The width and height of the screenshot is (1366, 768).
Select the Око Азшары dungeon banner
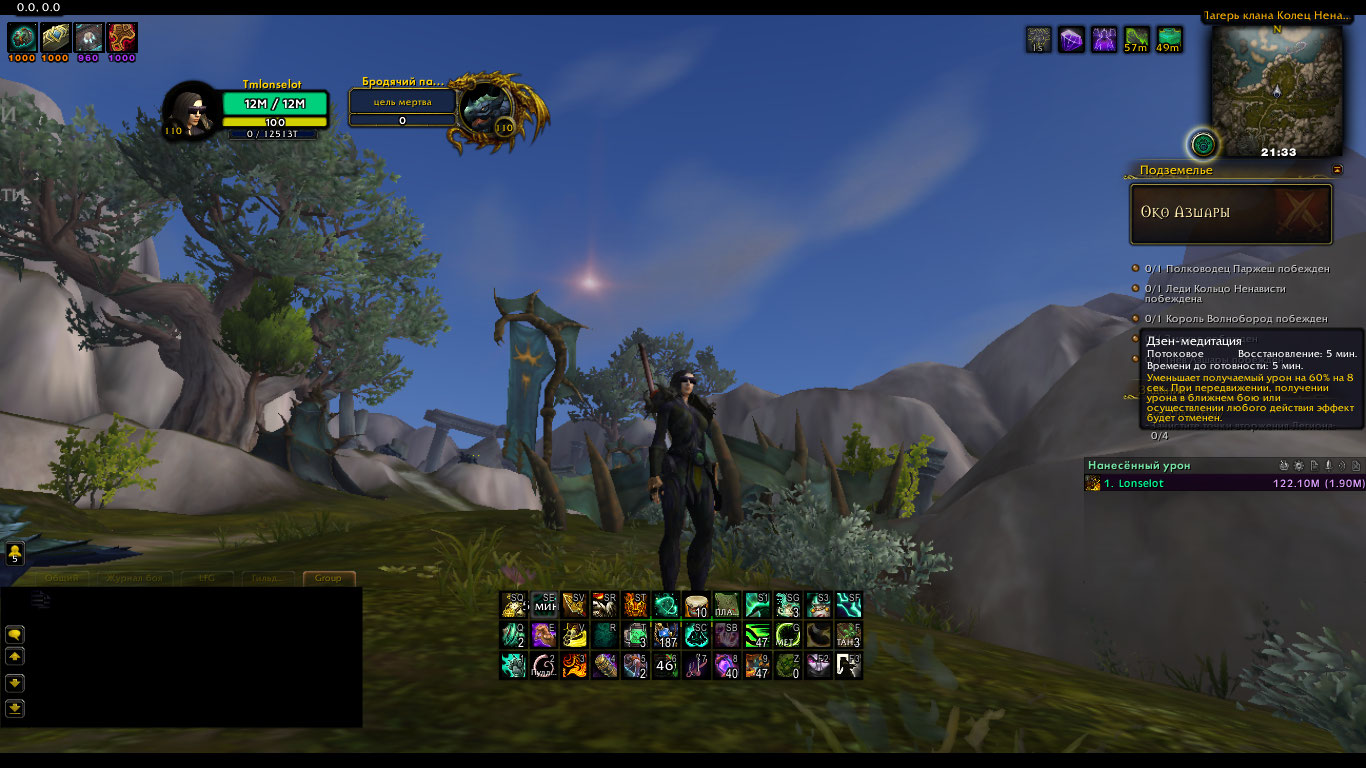(x=1231, y=213)
